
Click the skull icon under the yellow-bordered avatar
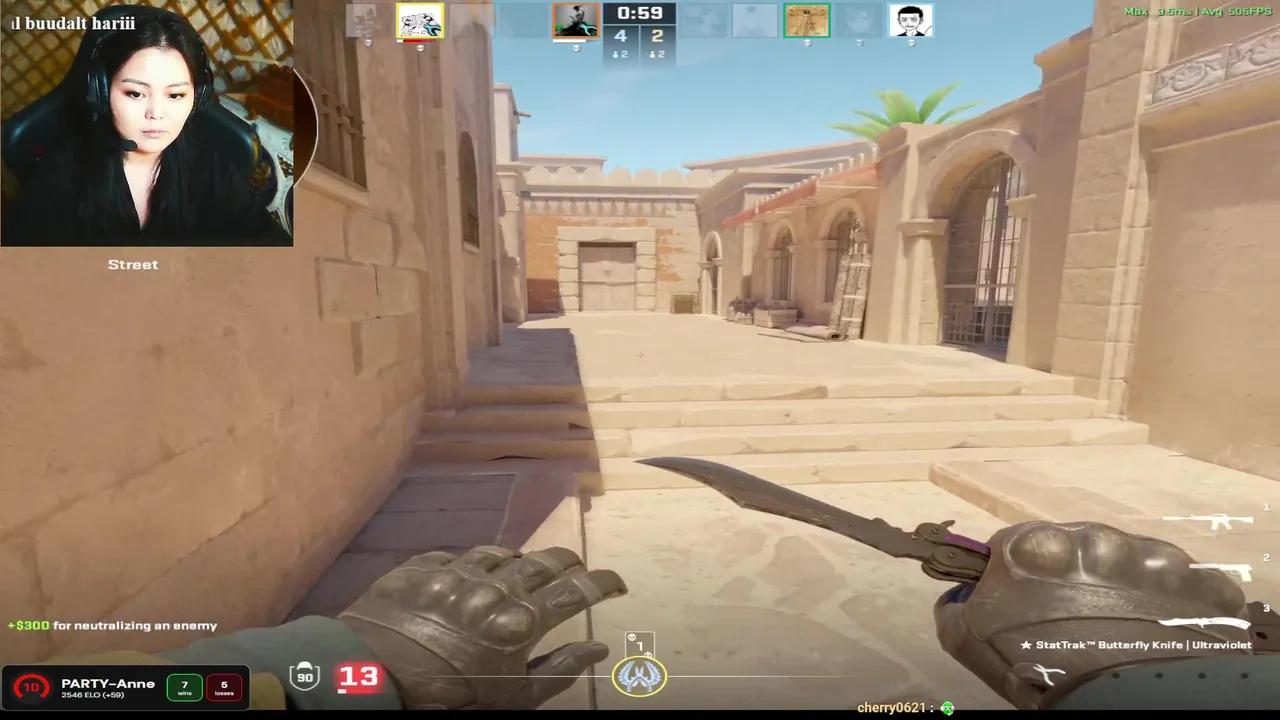coord(420,46)
